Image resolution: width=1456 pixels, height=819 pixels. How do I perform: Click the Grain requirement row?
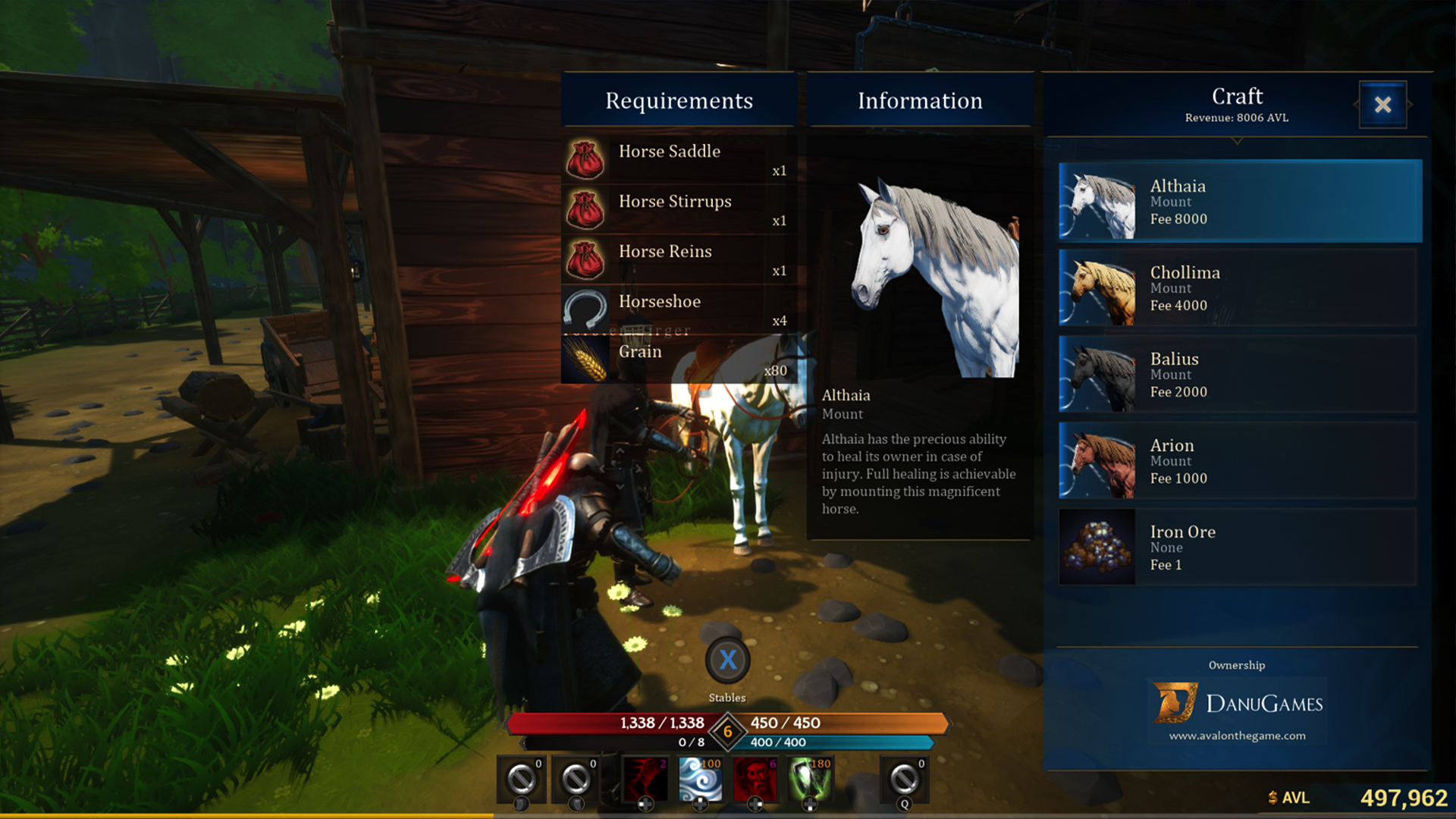click(678, 359)
